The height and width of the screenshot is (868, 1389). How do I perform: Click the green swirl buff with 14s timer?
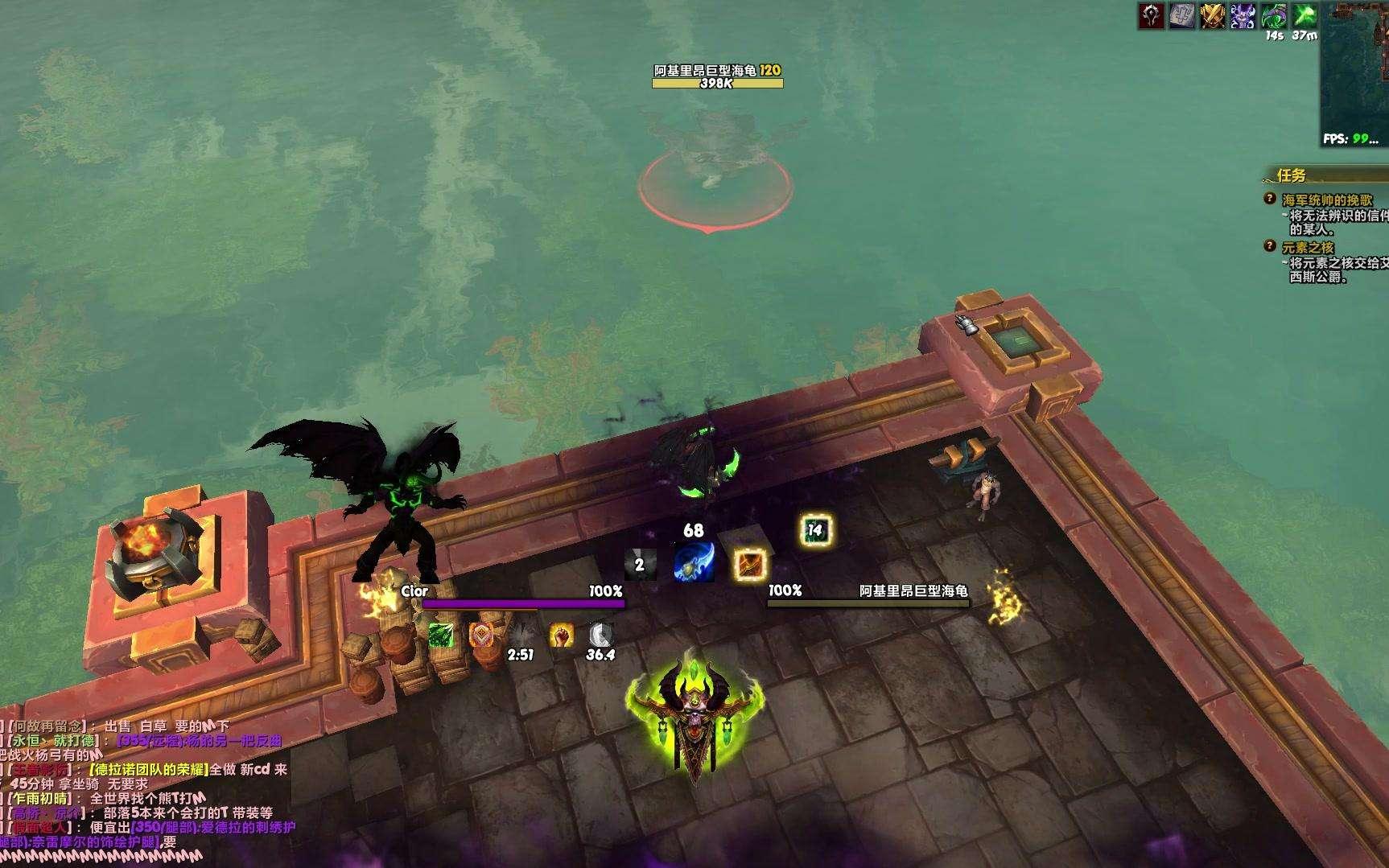(x=1273, y=15)
